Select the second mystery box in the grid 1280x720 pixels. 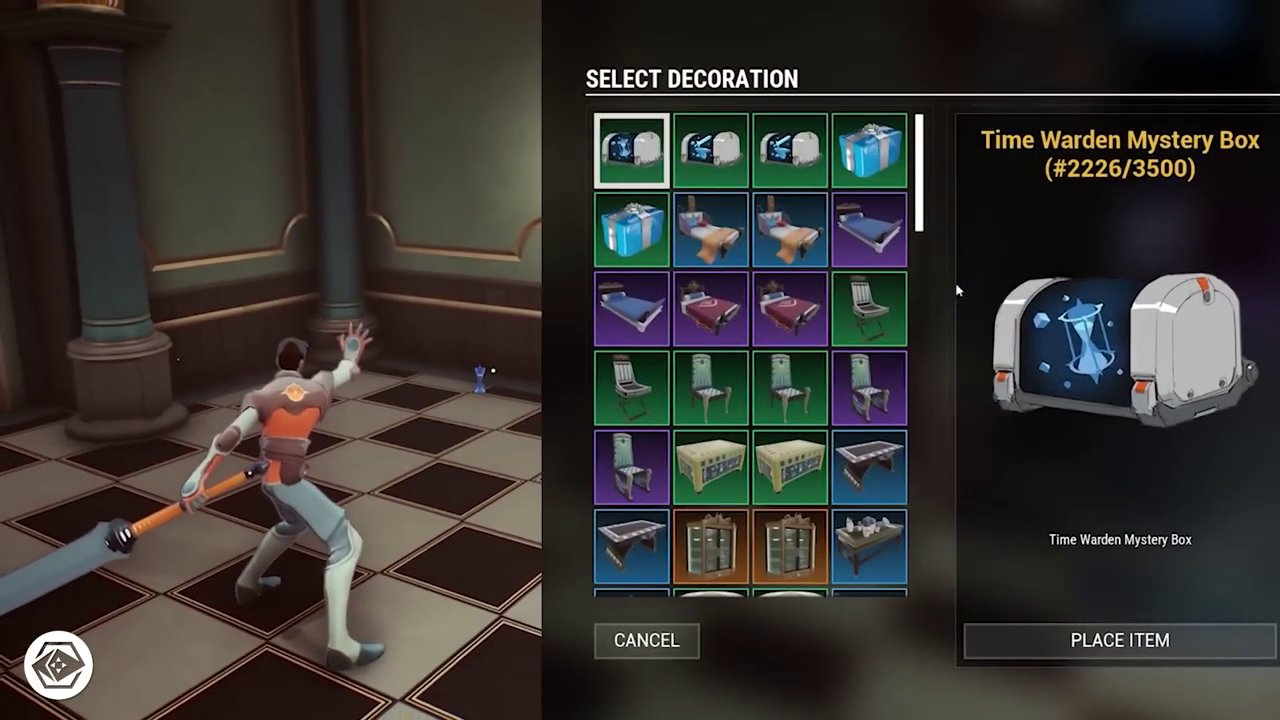710,150
